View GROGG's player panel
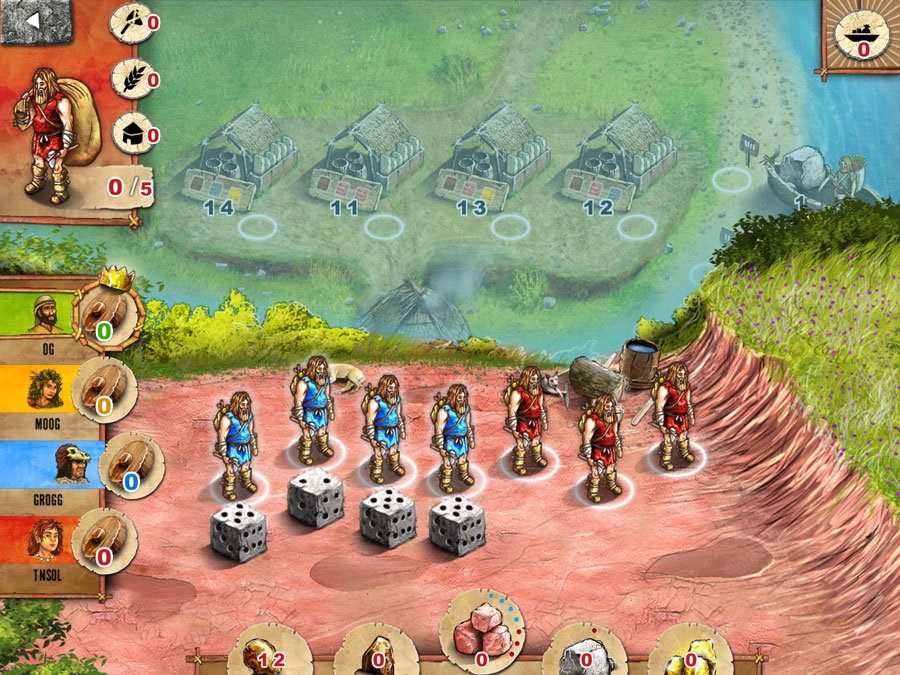The width and height of the screenshot is (900, 675). 50,466
